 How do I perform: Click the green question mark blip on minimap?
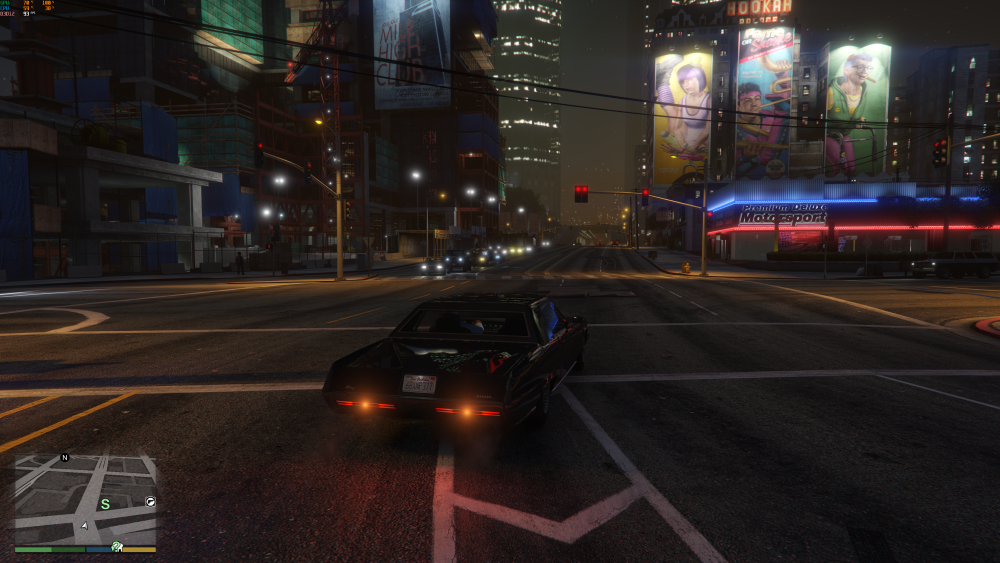tap(117, 546)
